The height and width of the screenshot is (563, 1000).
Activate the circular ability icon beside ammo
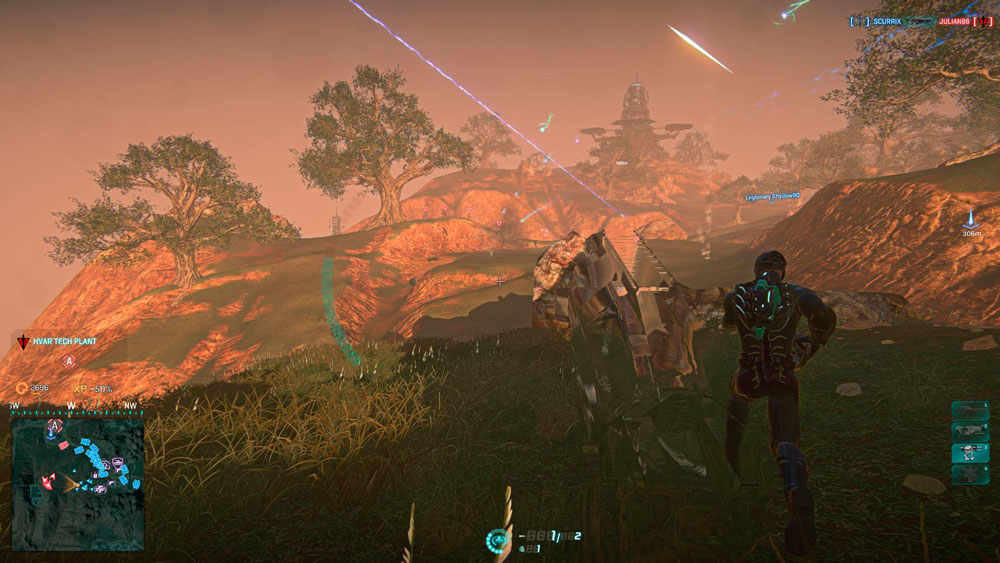[497, 540]
